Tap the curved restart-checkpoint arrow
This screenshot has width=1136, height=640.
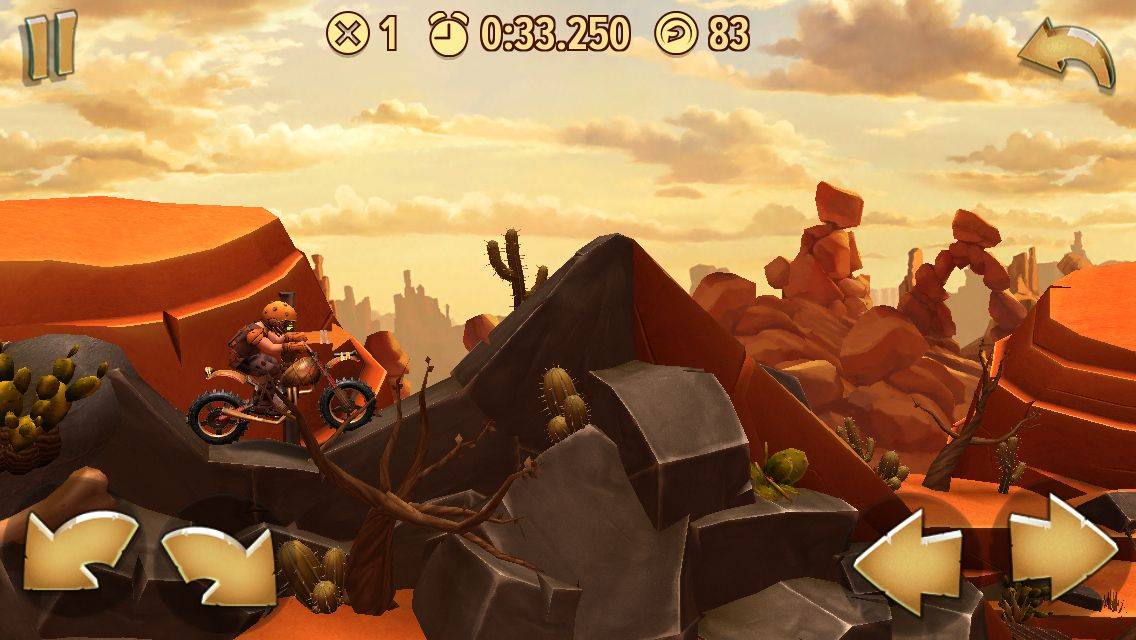[1068, 55]
